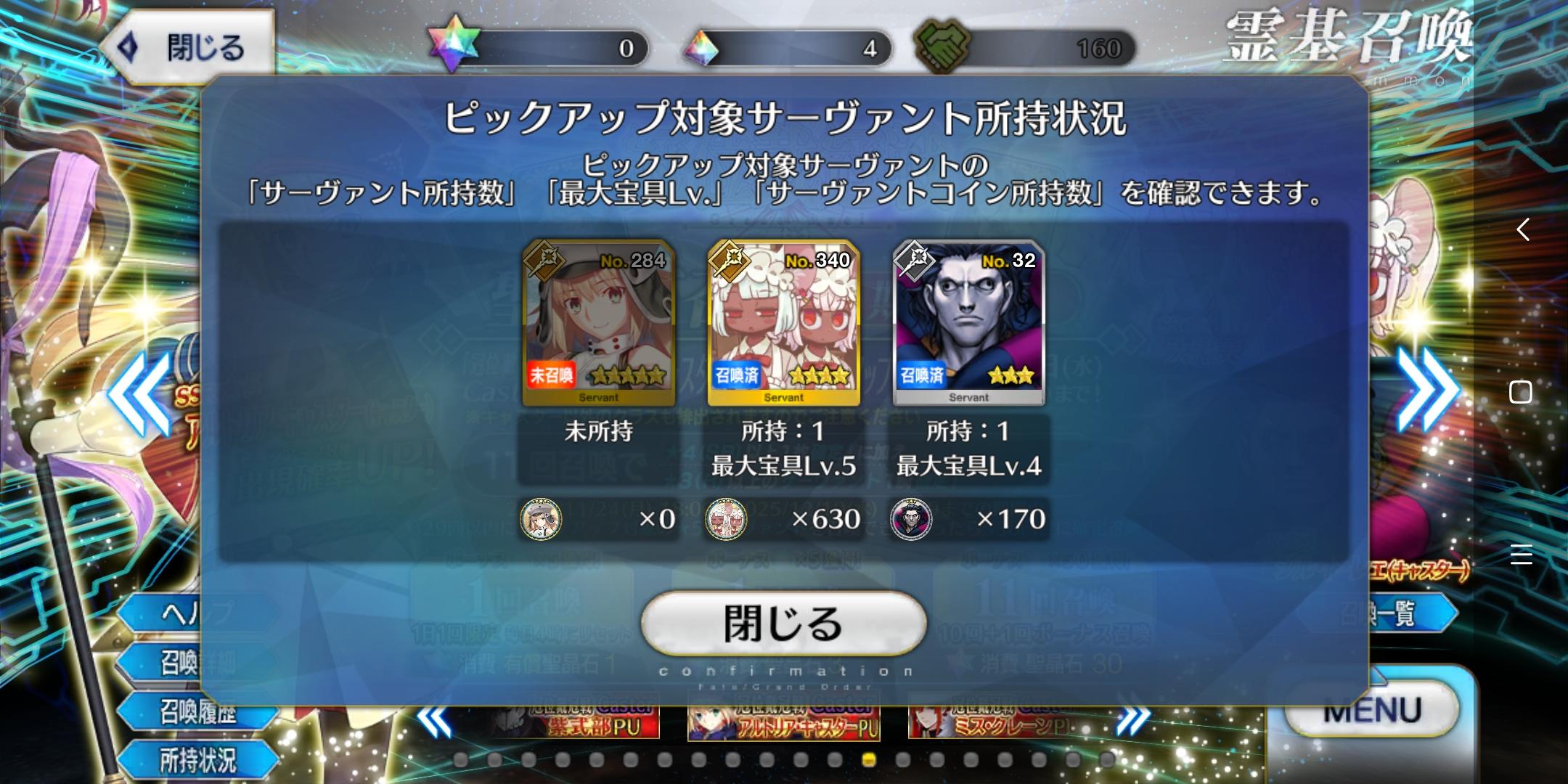Tap the ×0 servant coin portrait icon

[x=540, y=520]
